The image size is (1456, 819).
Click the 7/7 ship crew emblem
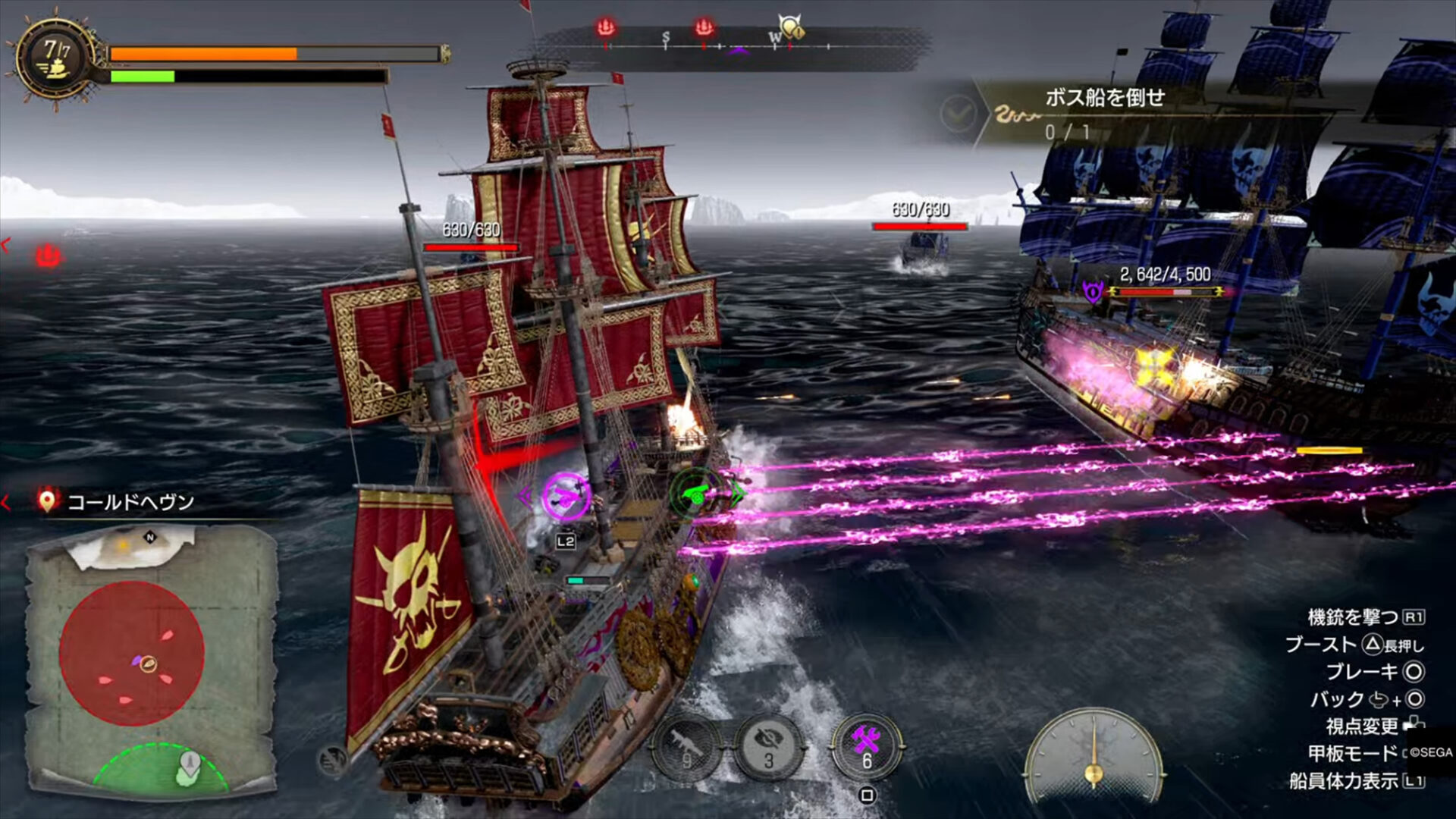click(55, 59)
